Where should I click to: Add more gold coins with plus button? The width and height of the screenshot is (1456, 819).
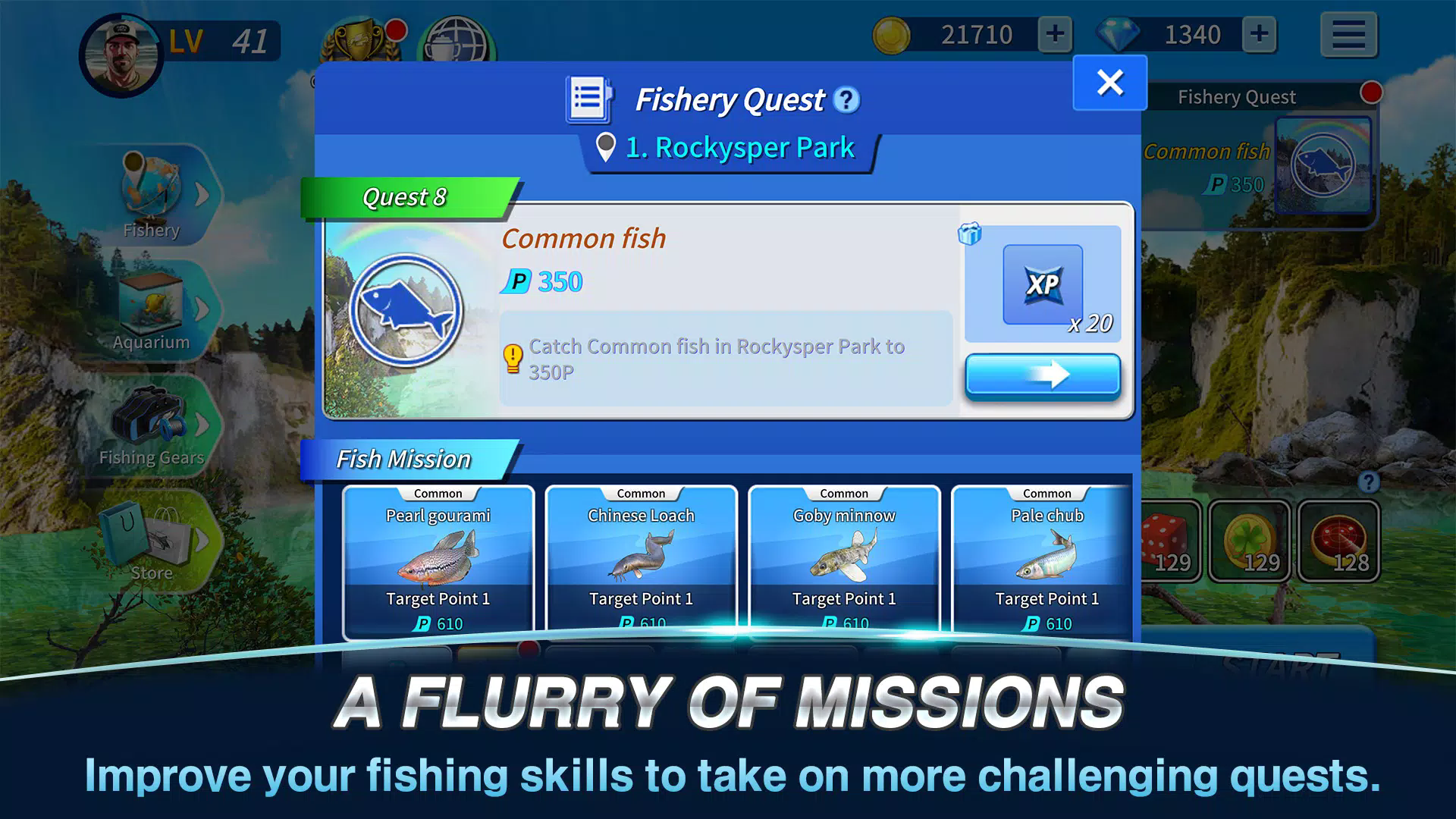1055,34
